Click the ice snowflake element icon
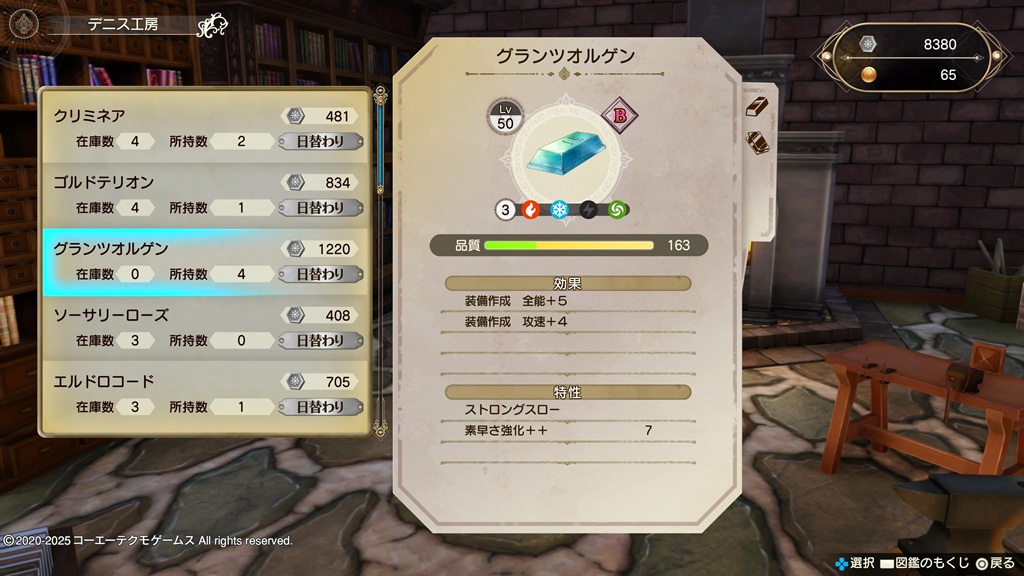The width and height of the screenshot is (1024, 576). (560, 210)
